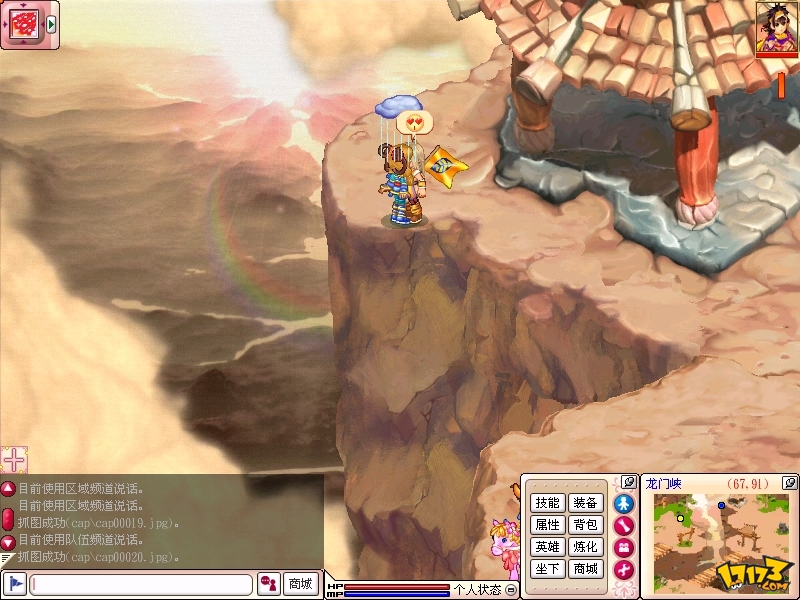Select chat channel with blue flag button
The height and width of the screenshot is (600, 800).
14,584
